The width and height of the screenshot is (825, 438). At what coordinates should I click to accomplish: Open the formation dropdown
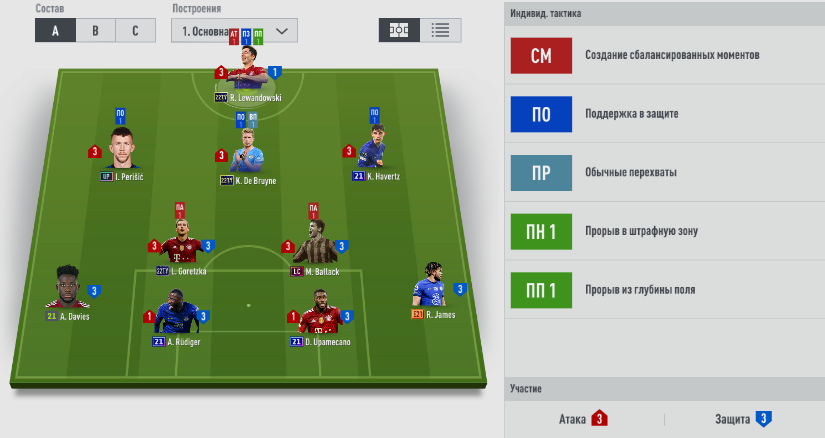point(235,30)
